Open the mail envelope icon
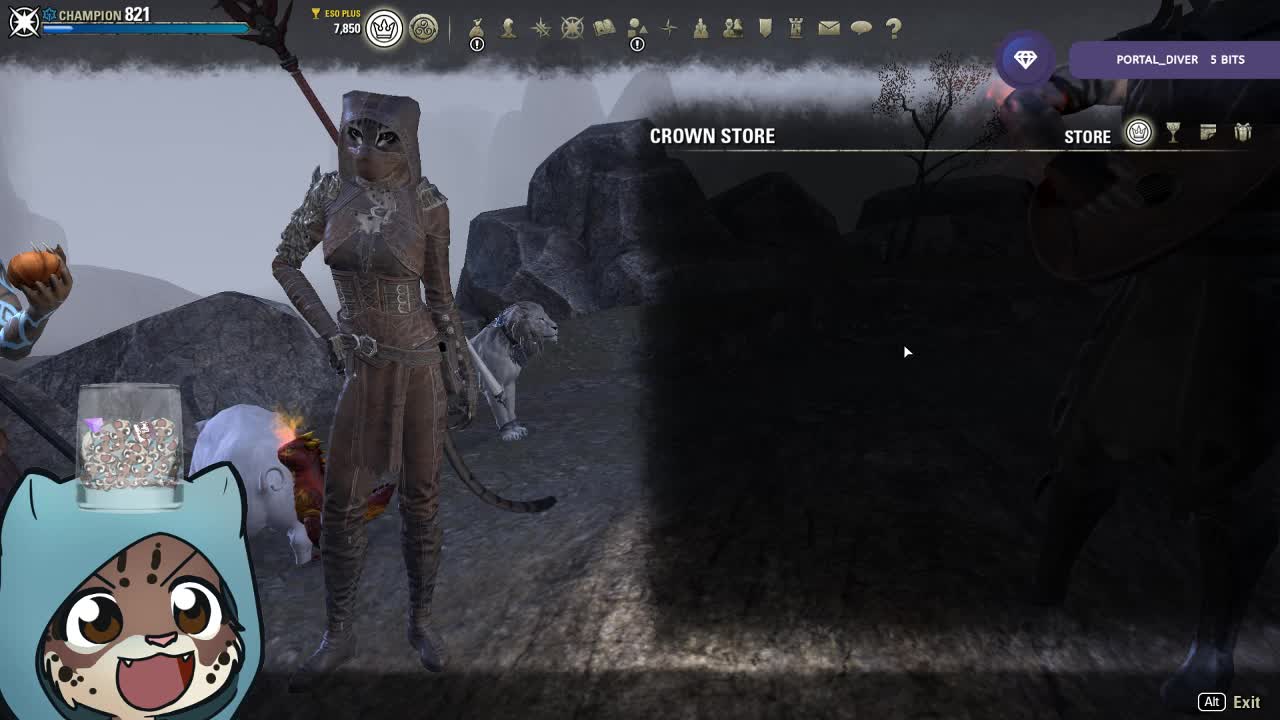The image size is (1280, 720). click(829, 28)
